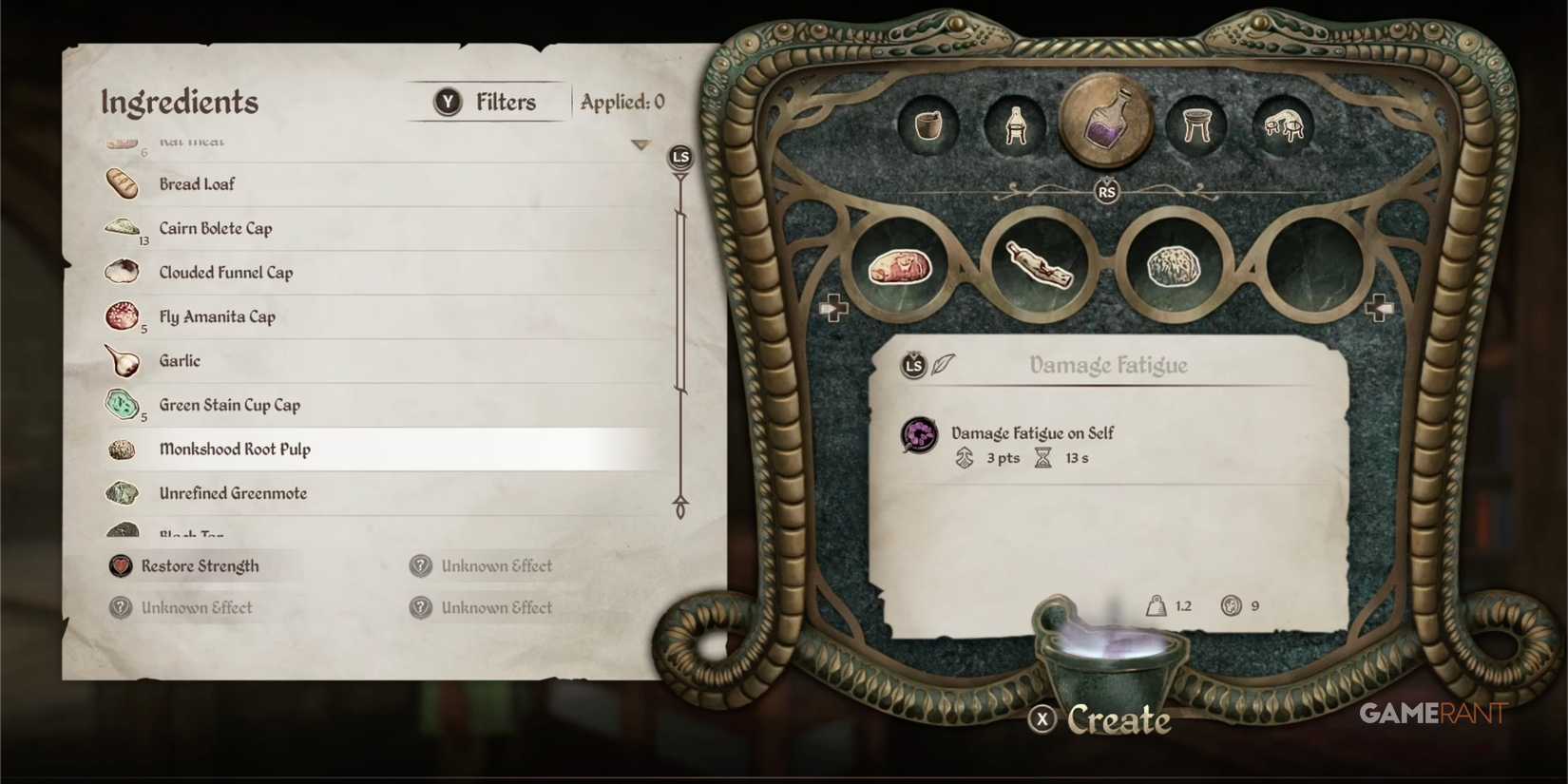This screenshot has width=1568, height=784.
Task: Expand the list via the top triangle arrow
Action: (641, 143)
